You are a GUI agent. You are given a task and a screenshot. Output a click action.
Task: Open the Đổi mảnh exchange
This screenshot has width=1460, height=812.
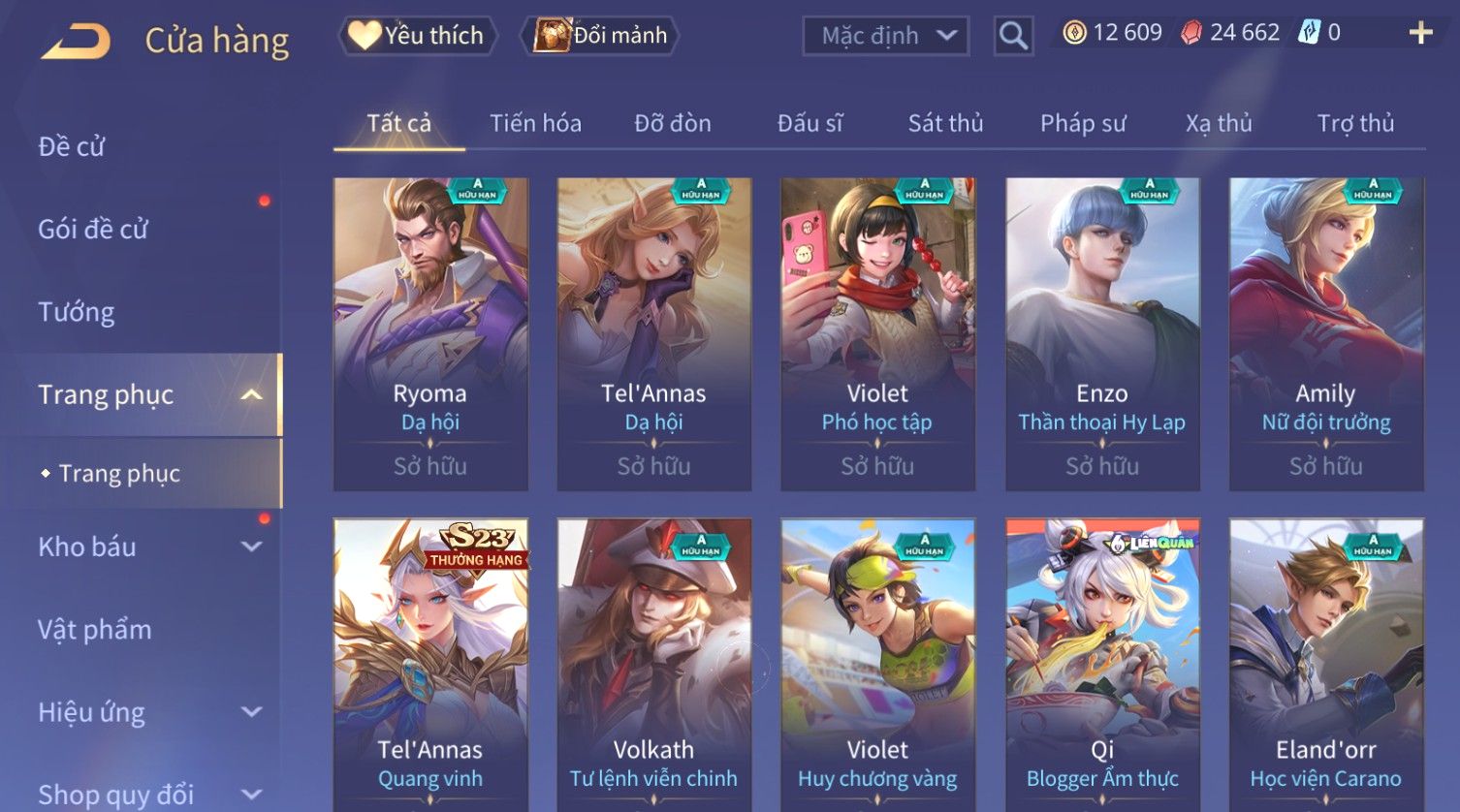pos(601,36)
